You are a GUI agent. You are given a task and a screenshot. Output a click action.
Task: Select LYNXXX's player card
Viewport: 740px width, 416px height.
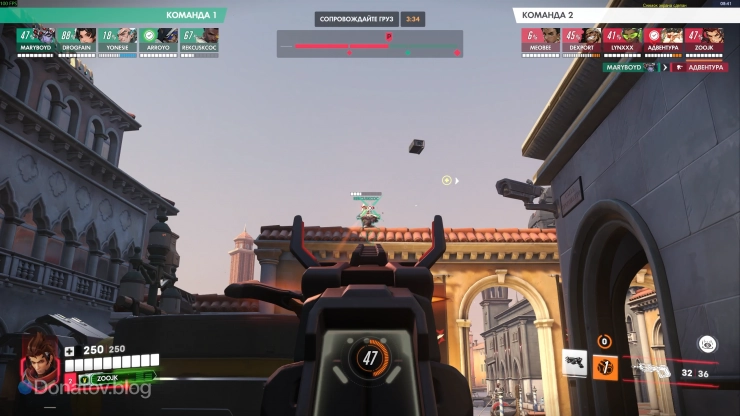click(622, 35)
